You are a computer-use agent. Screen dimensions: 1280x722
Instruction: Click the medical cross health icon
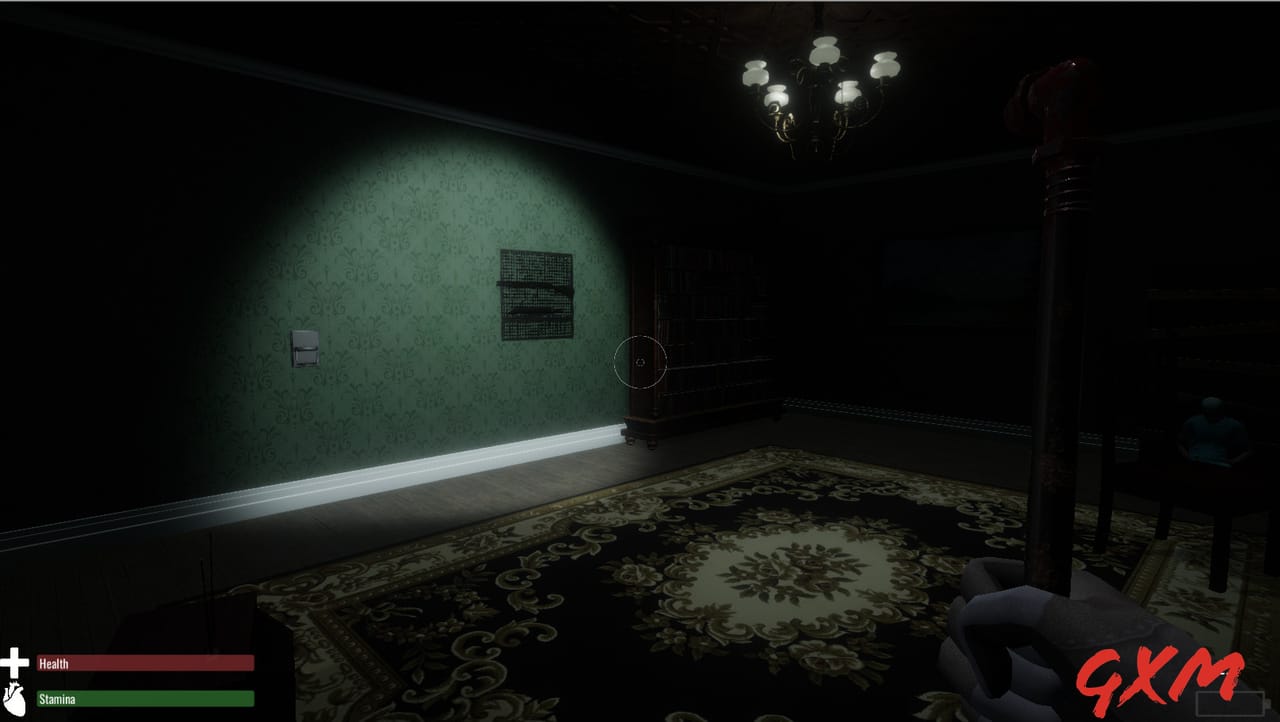pos(14,661)
